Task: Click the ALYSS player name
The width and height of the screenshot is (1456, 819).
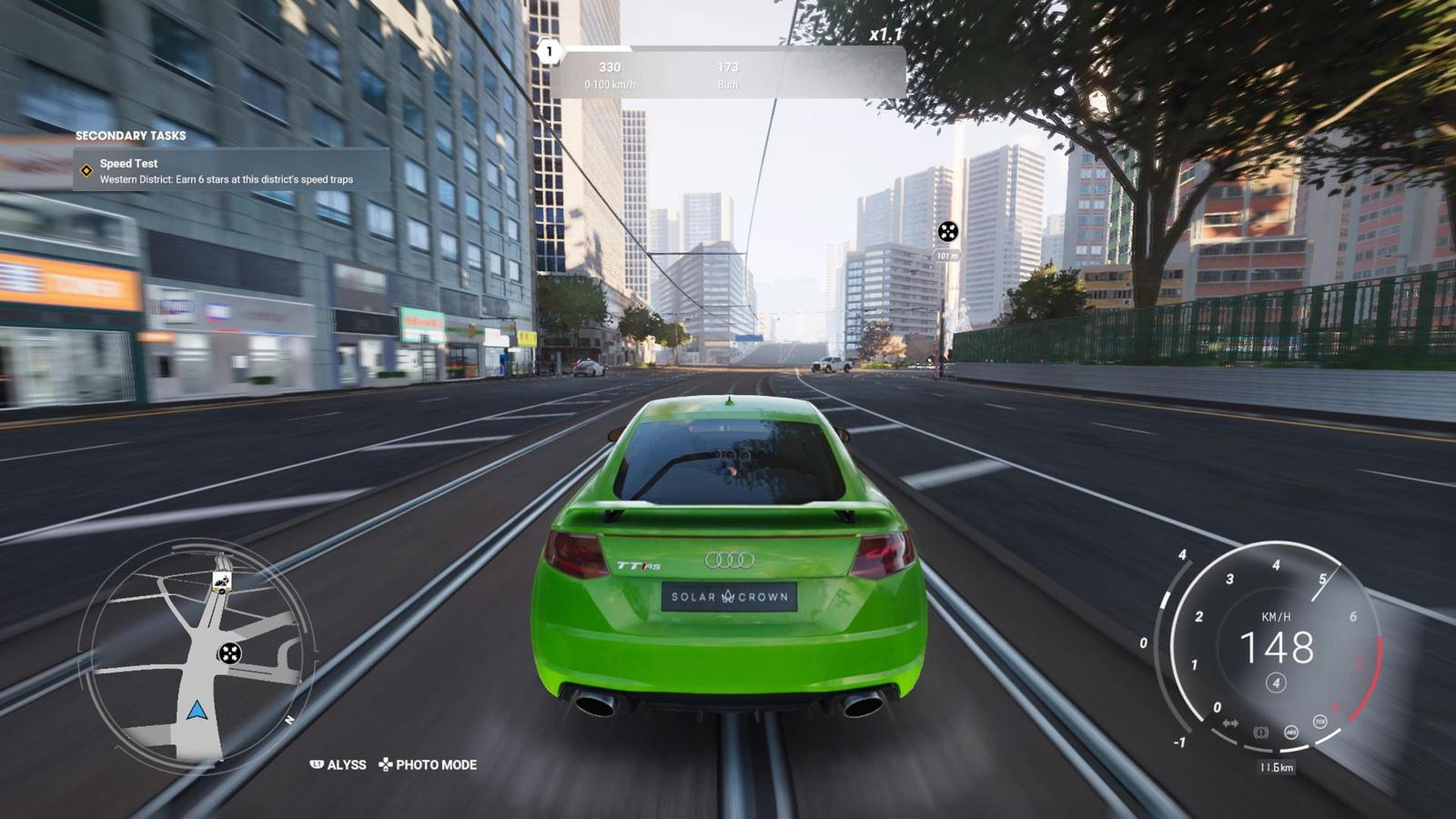Action: [x=349, y=765]
